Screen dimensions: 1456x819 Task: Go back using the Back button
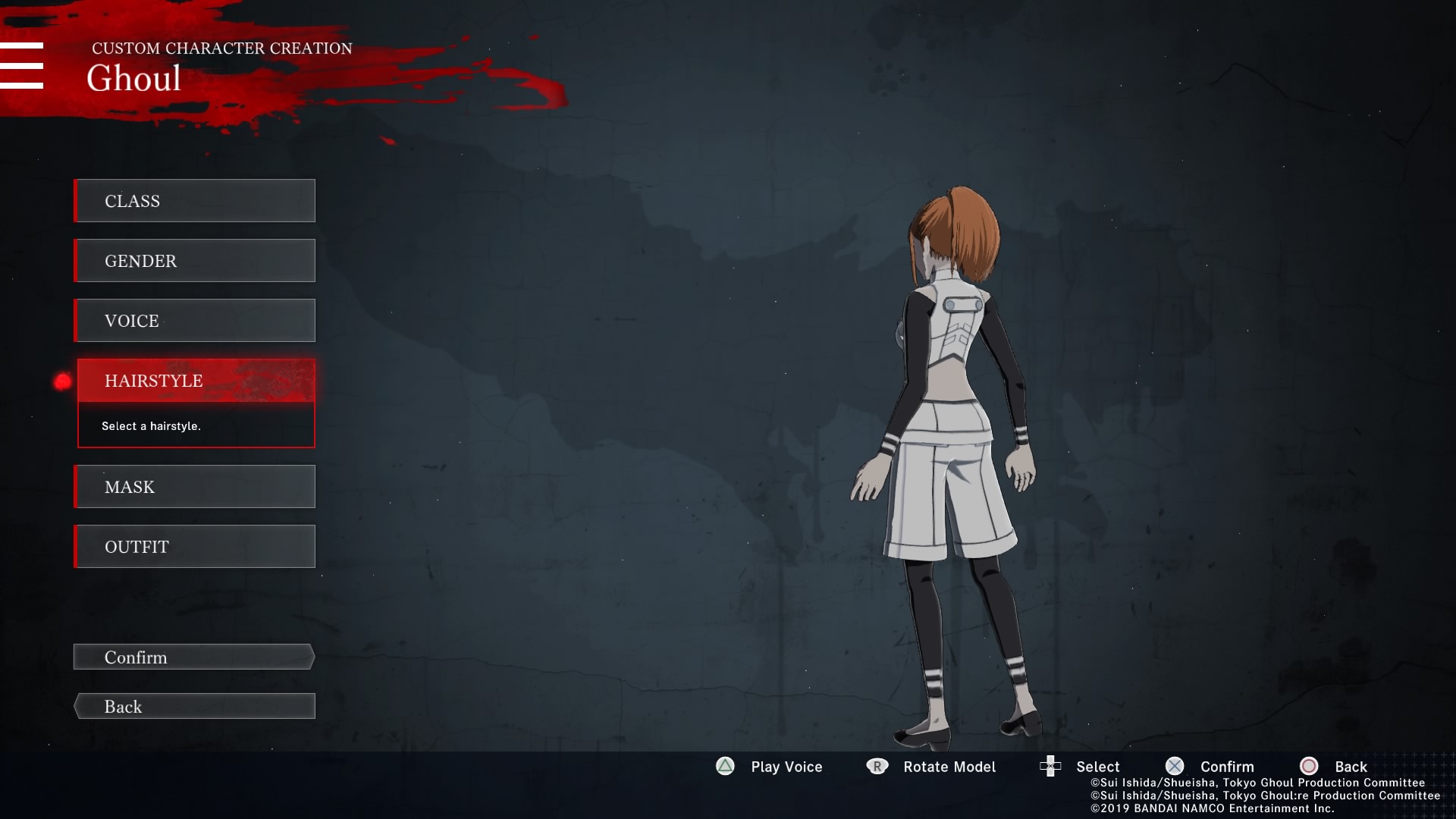point(194,707)
